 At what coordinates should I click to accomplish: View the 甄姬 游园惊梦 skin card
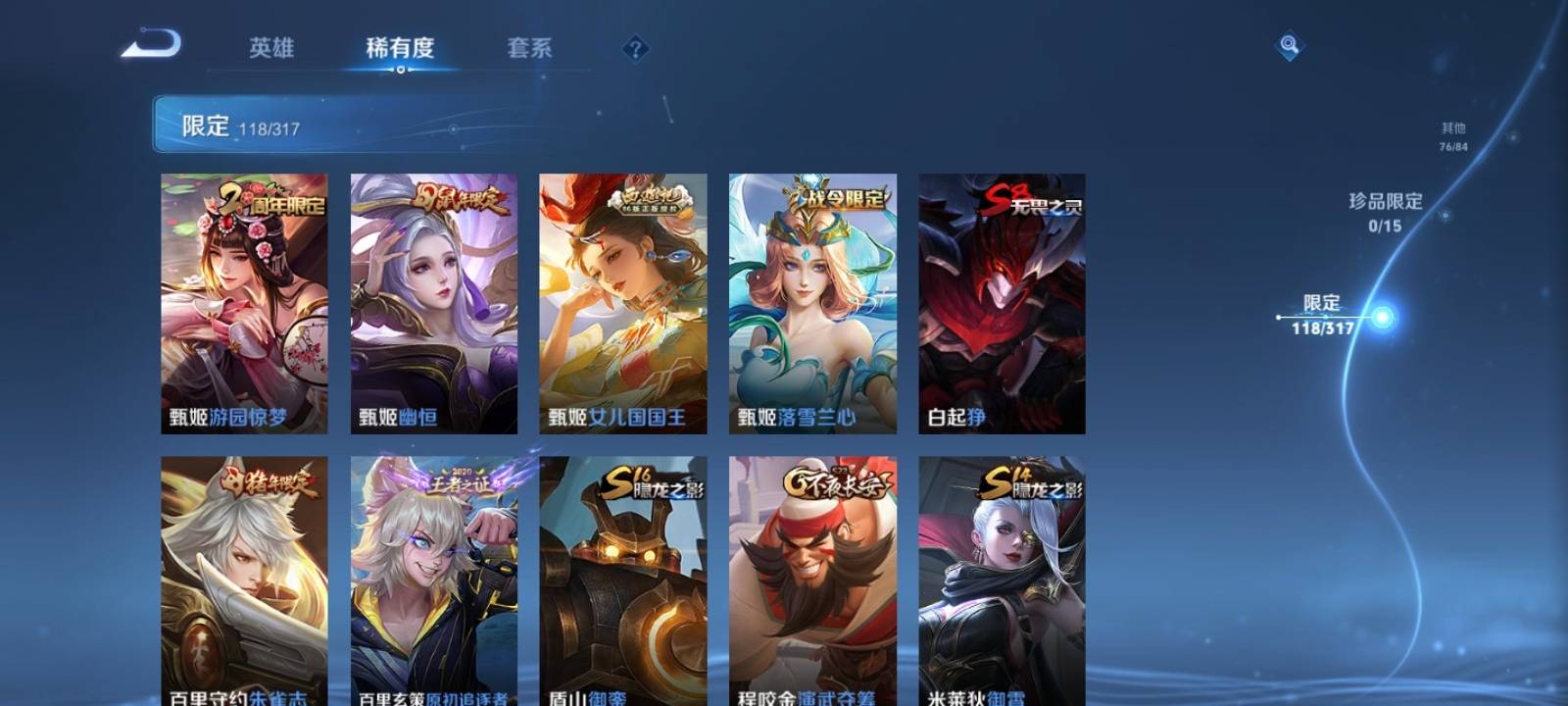coord(244,303)
